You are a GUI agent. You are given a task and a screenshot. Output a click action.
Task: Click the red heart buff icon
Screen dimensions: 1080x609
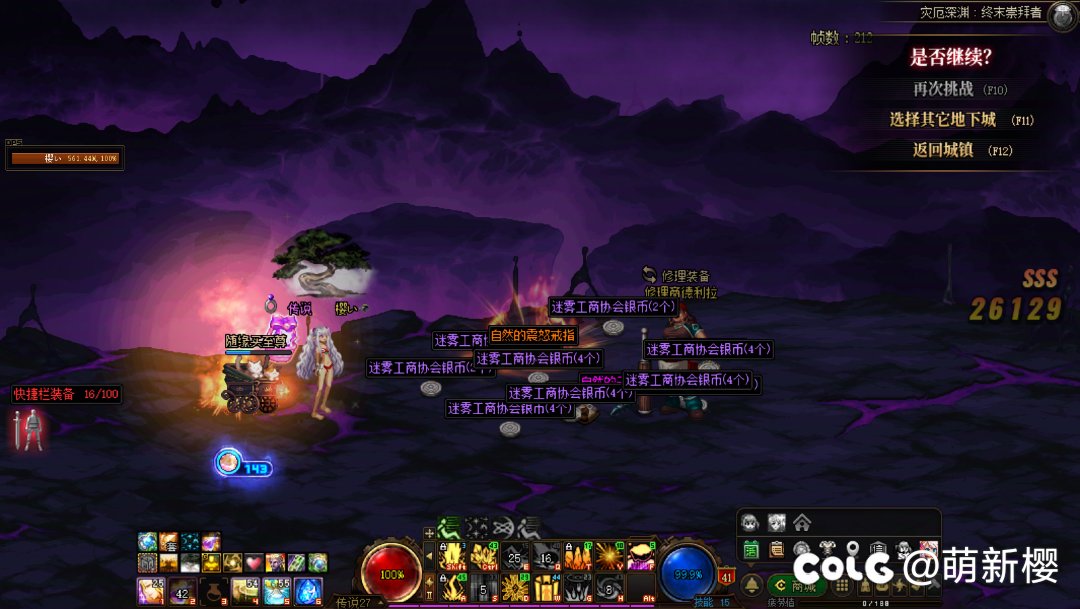click(x=253, y=562)
